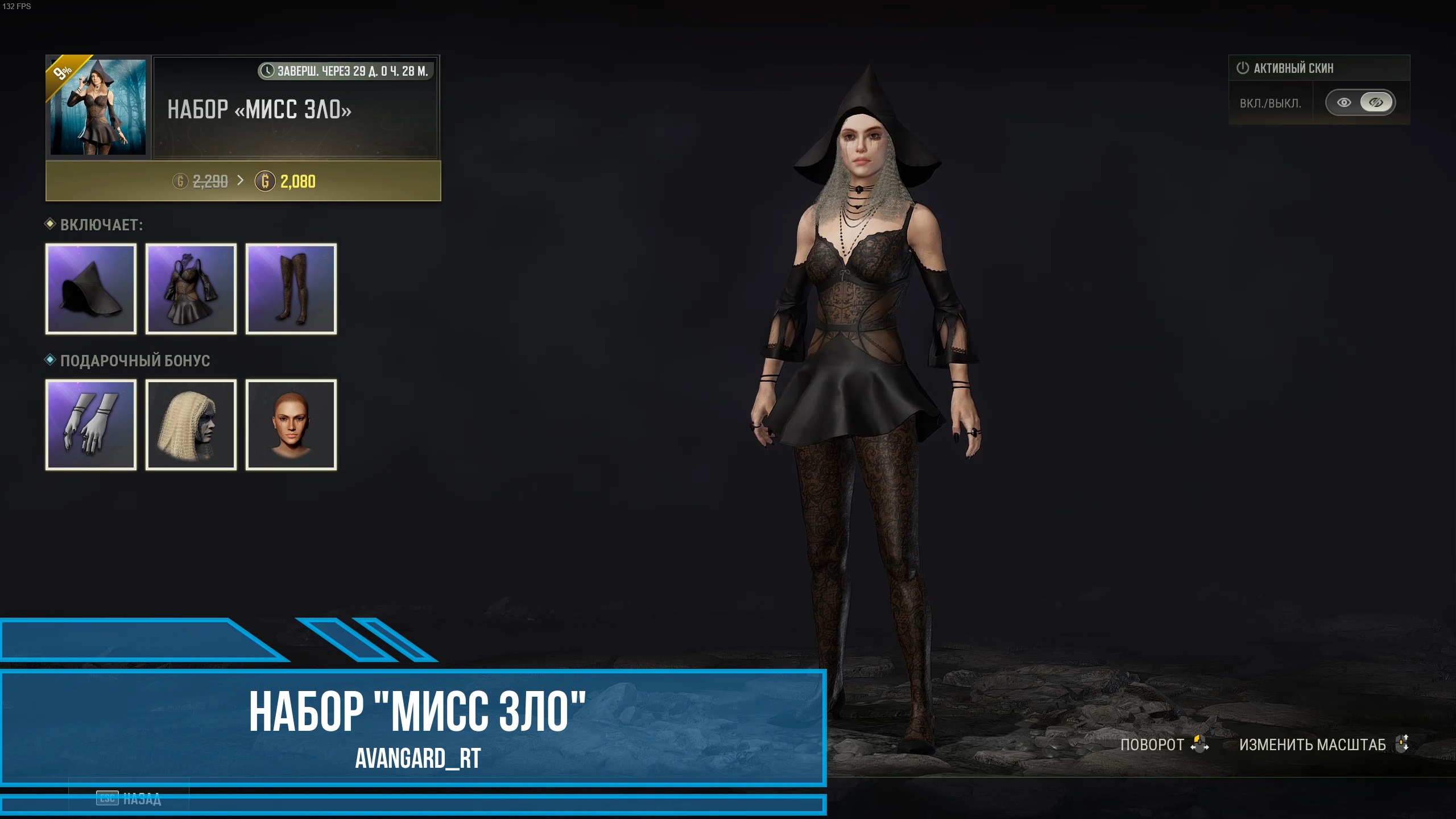Select the blonde hairstyle bonus icon
This screenshot has width=1456, height=819.
(191, 424)
